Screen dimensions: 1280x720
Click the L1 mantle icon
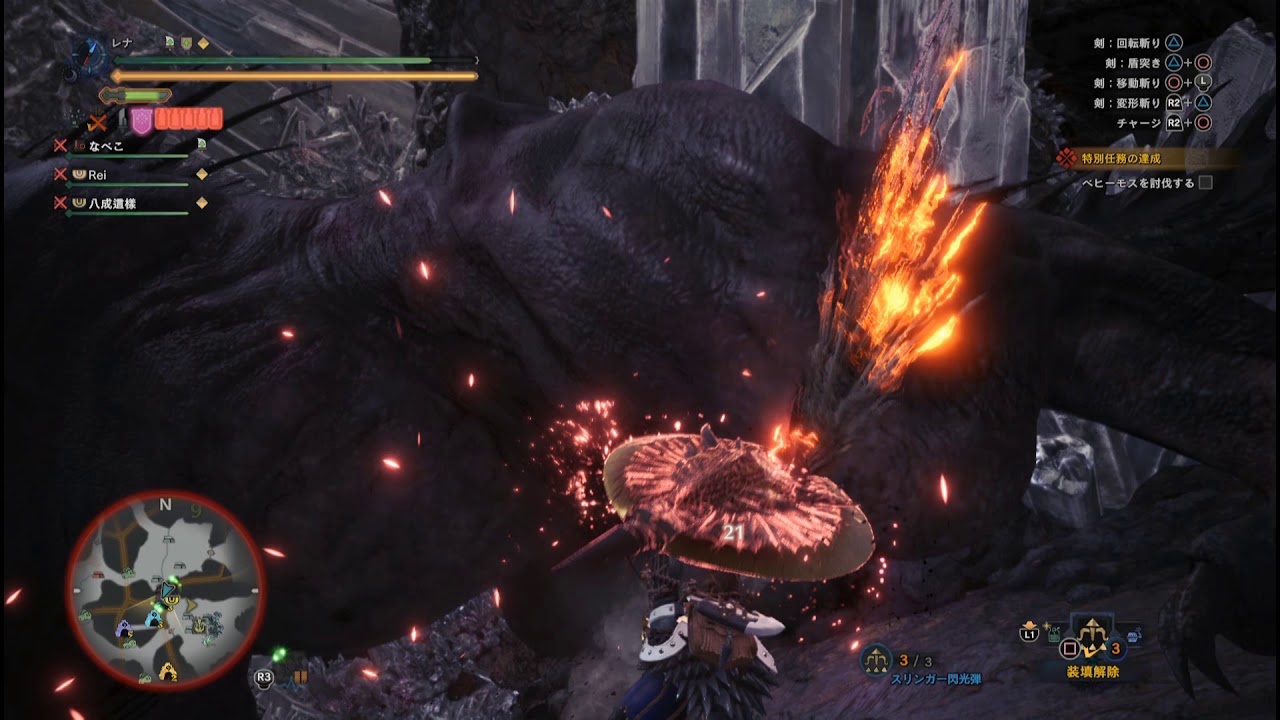point(1029,633)
